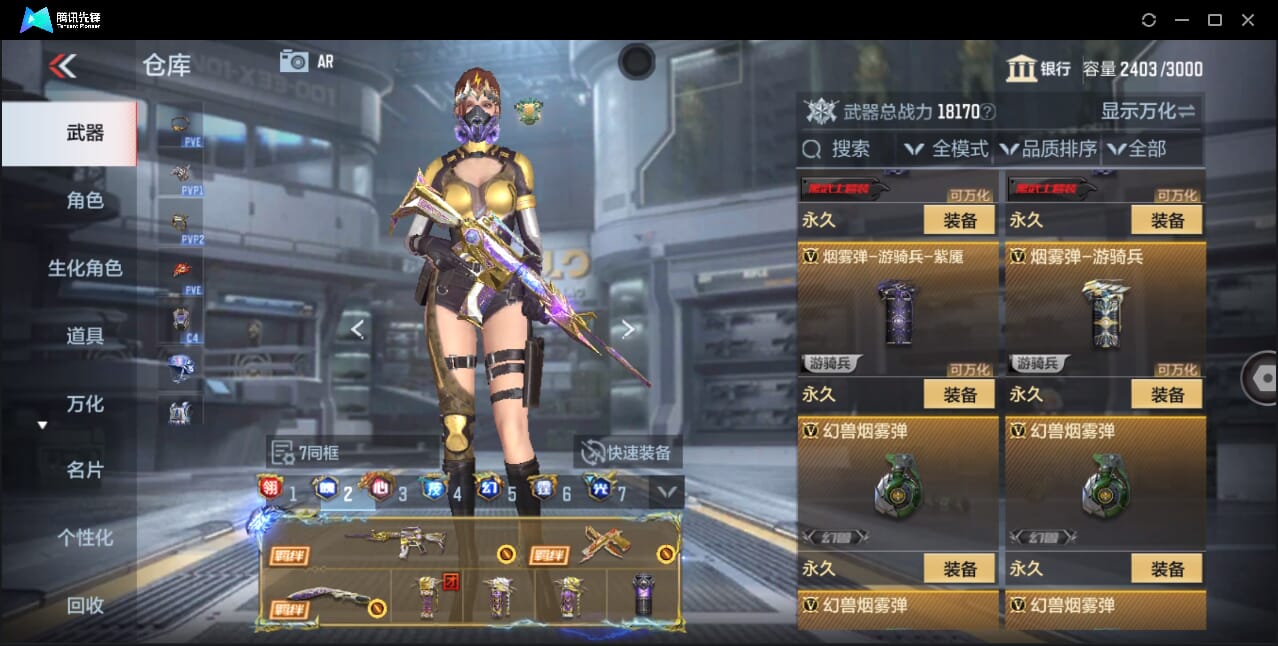
Task: Choose the 个性化 personalization tab
Action: coord(85,537)
